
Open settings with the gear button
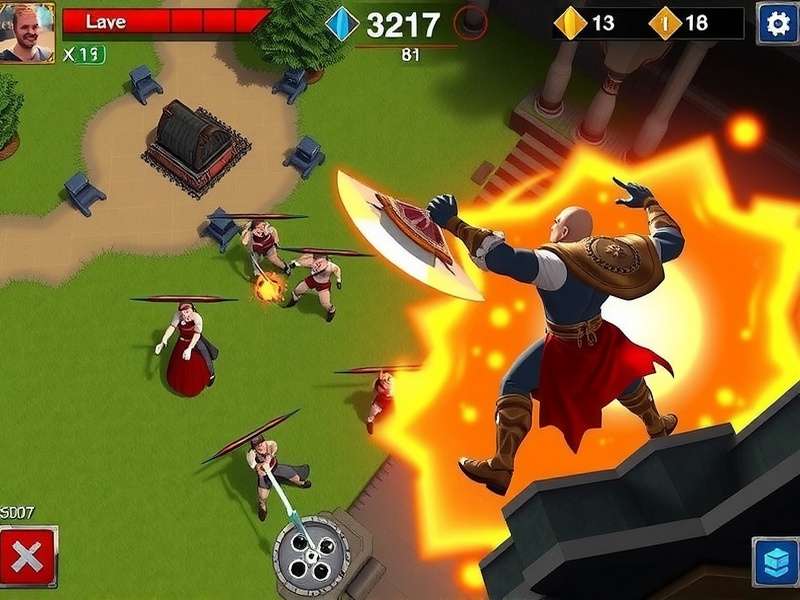pos(777,23)
